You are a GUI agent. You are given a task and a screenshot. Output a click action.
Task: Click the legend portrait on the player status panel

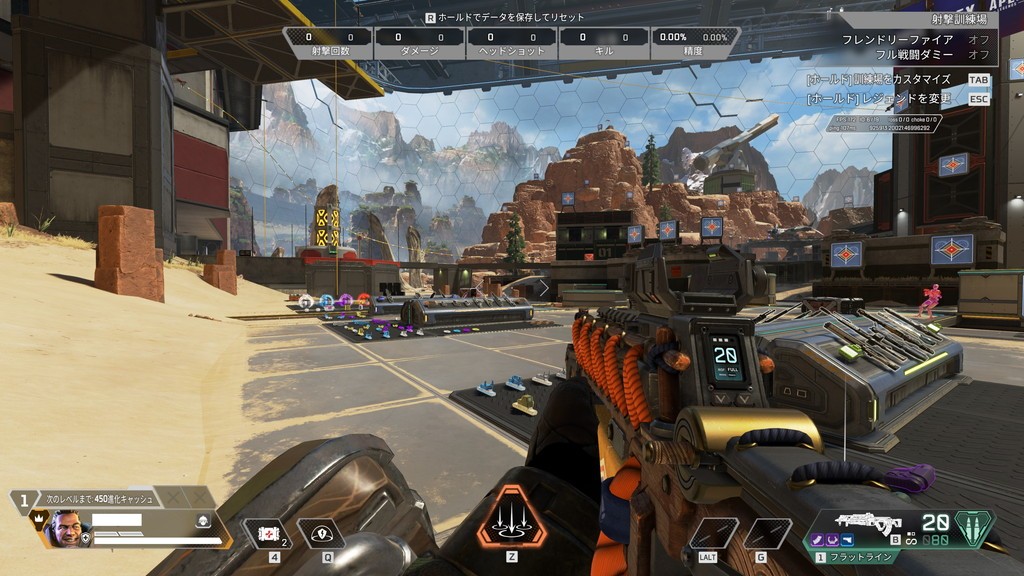click(x=68, y=529)
